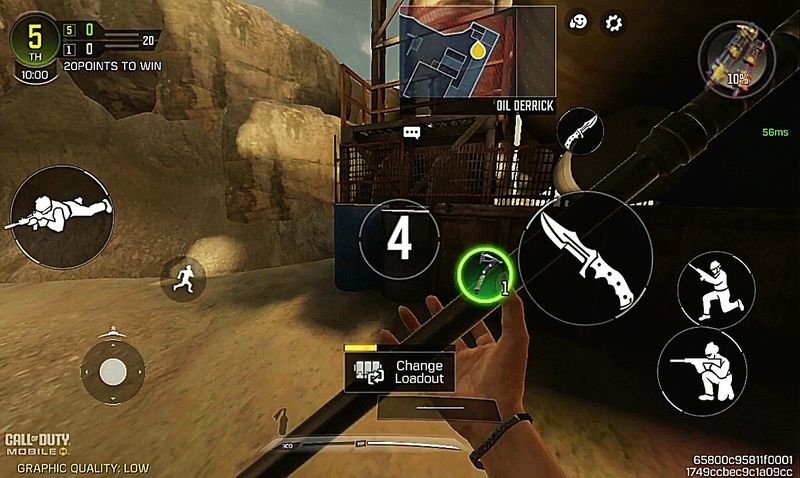Activate the operator skill at 10%
800x478 pixels.
(x=735, y=55)
